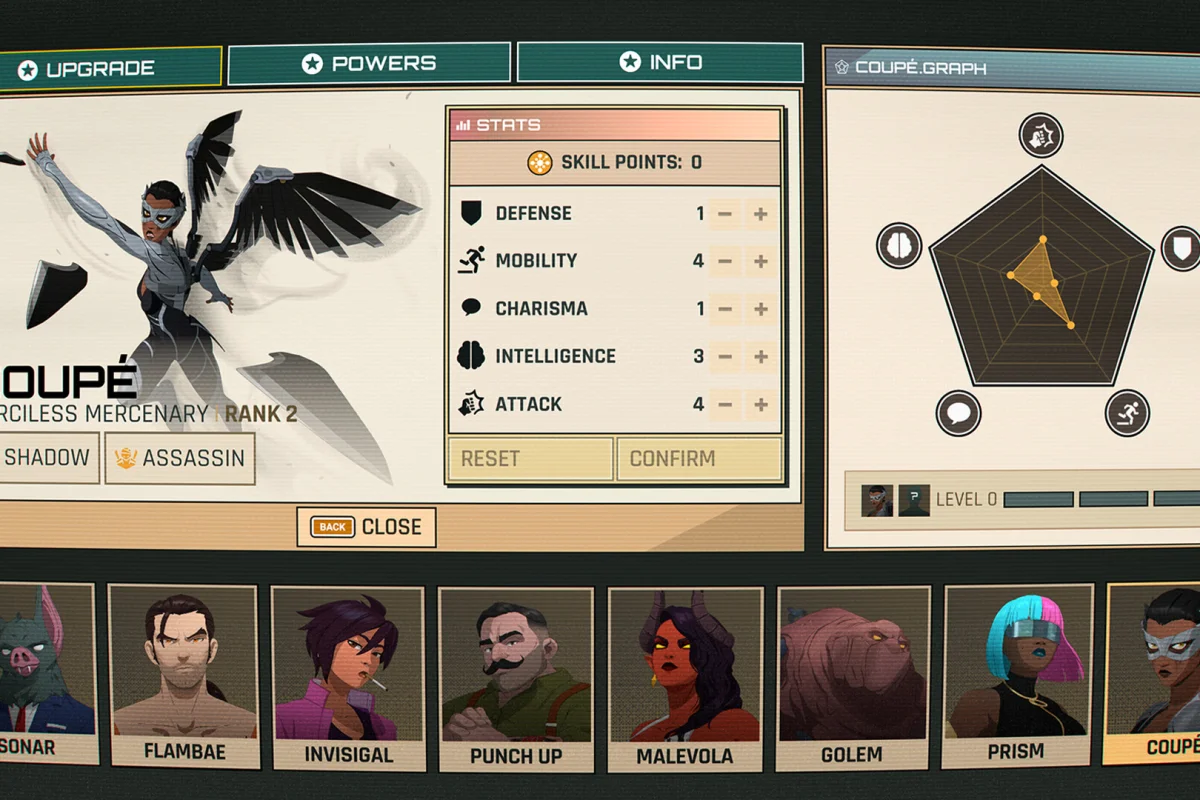Screen dimensions: 1200x800
Task: Select Prism from the roster
Action: pos(1015,675)
